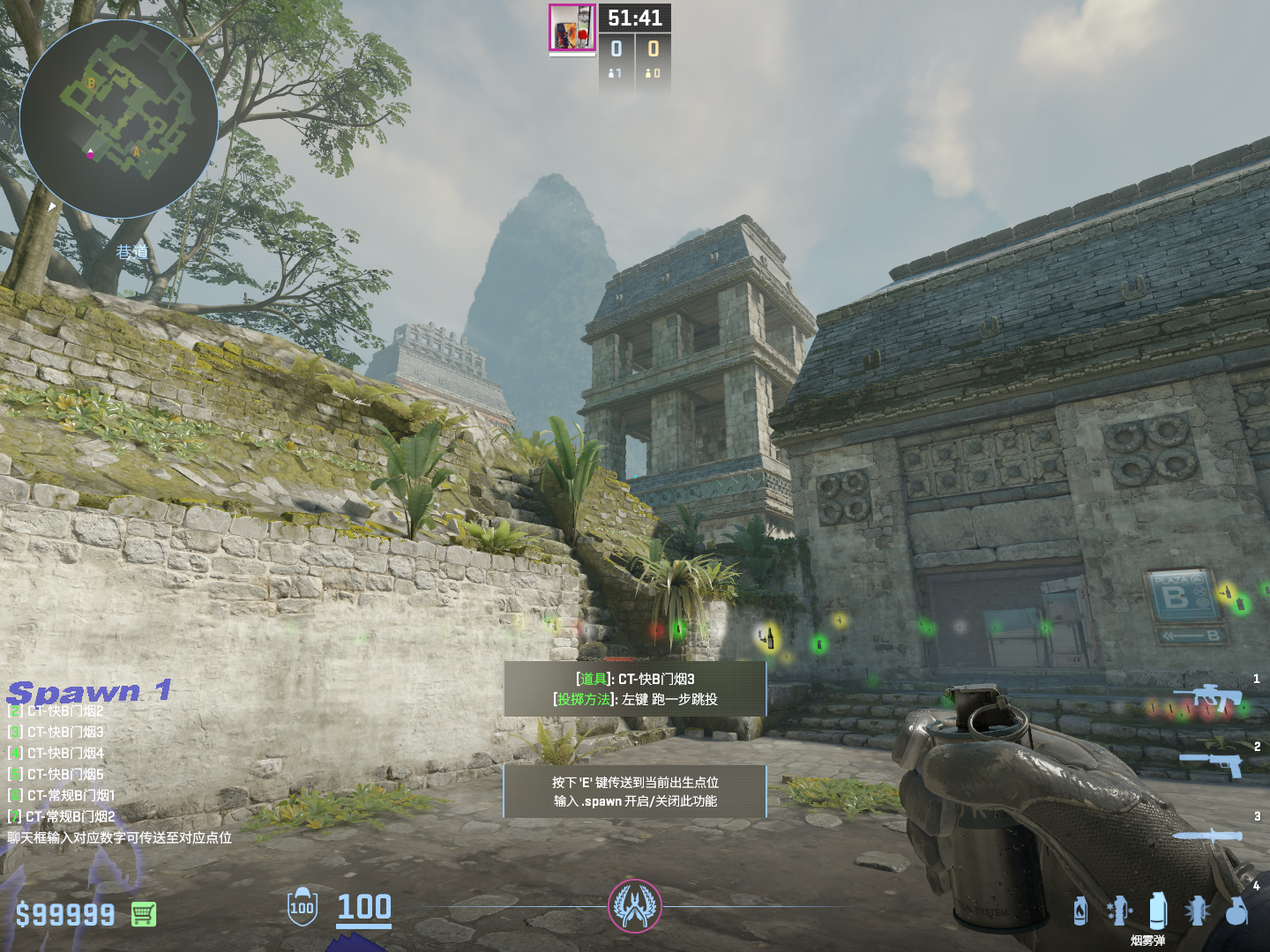Select the highlighted smoke grenade icon
Screen dimensions: 1270x952
pos(1158,911)
